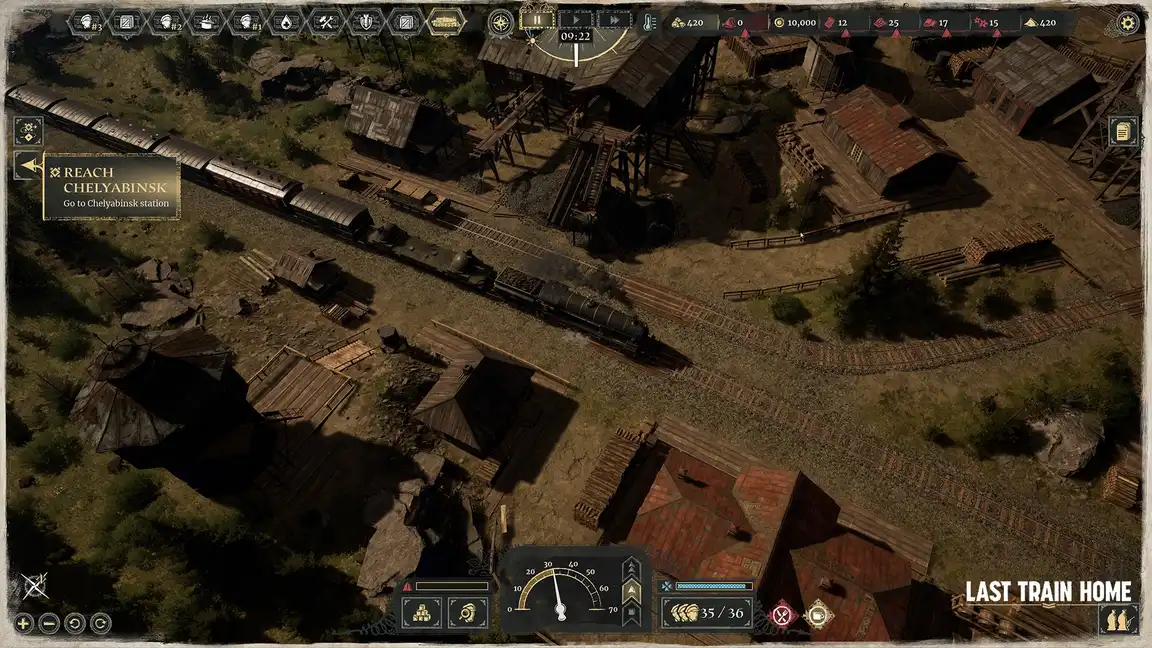This screenshot has width=1152, height=648.
Task: Open the settings gear menu
Action: [1128, 22]
